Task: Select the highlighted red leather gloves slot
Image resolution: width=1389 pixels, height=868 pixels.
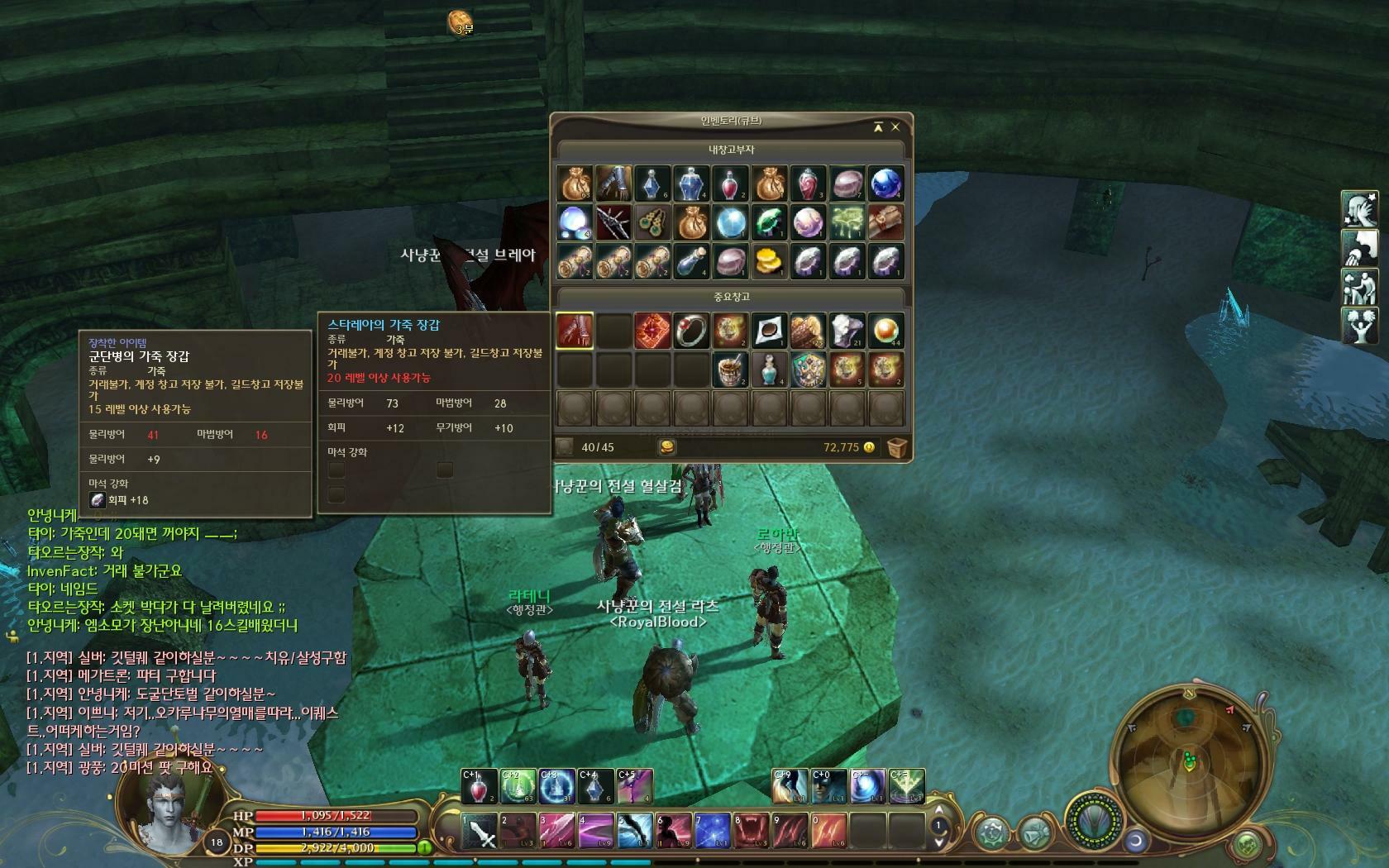Action: pyautogui.click(x=575, y=331)
